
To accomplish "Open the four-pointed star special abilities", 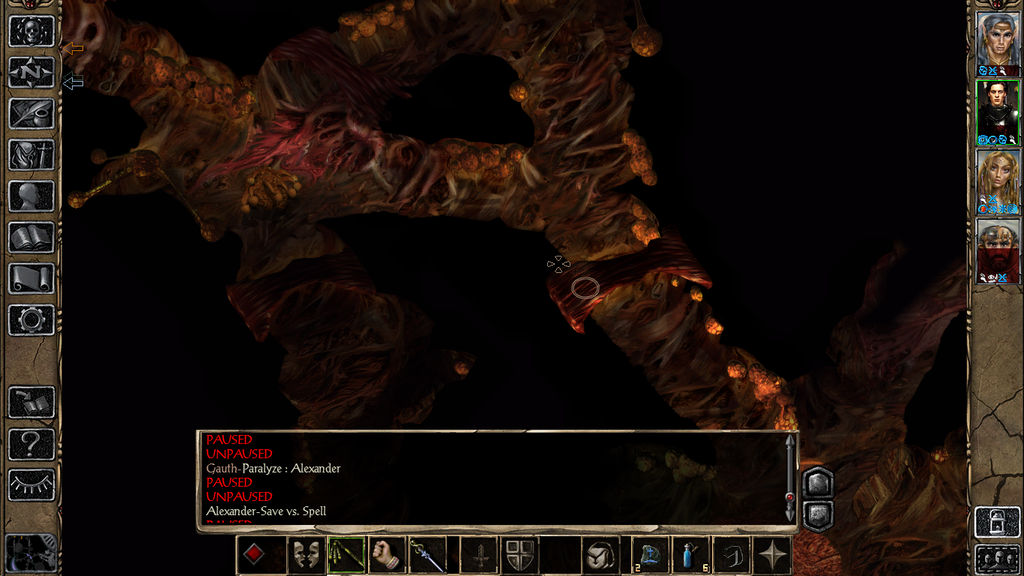I will click(x=773, y=555).
